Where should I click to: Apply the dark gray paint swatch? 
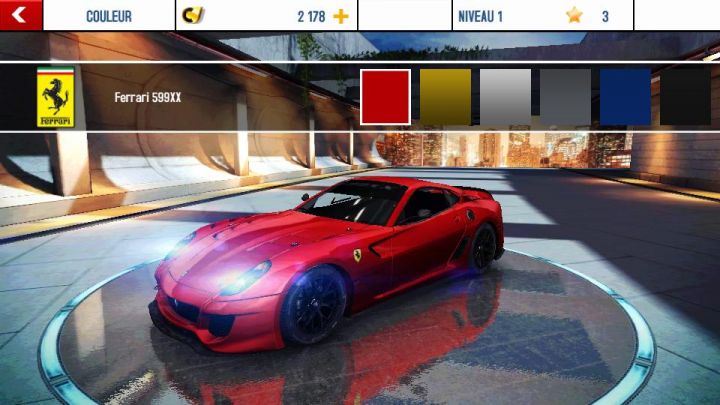565,97
